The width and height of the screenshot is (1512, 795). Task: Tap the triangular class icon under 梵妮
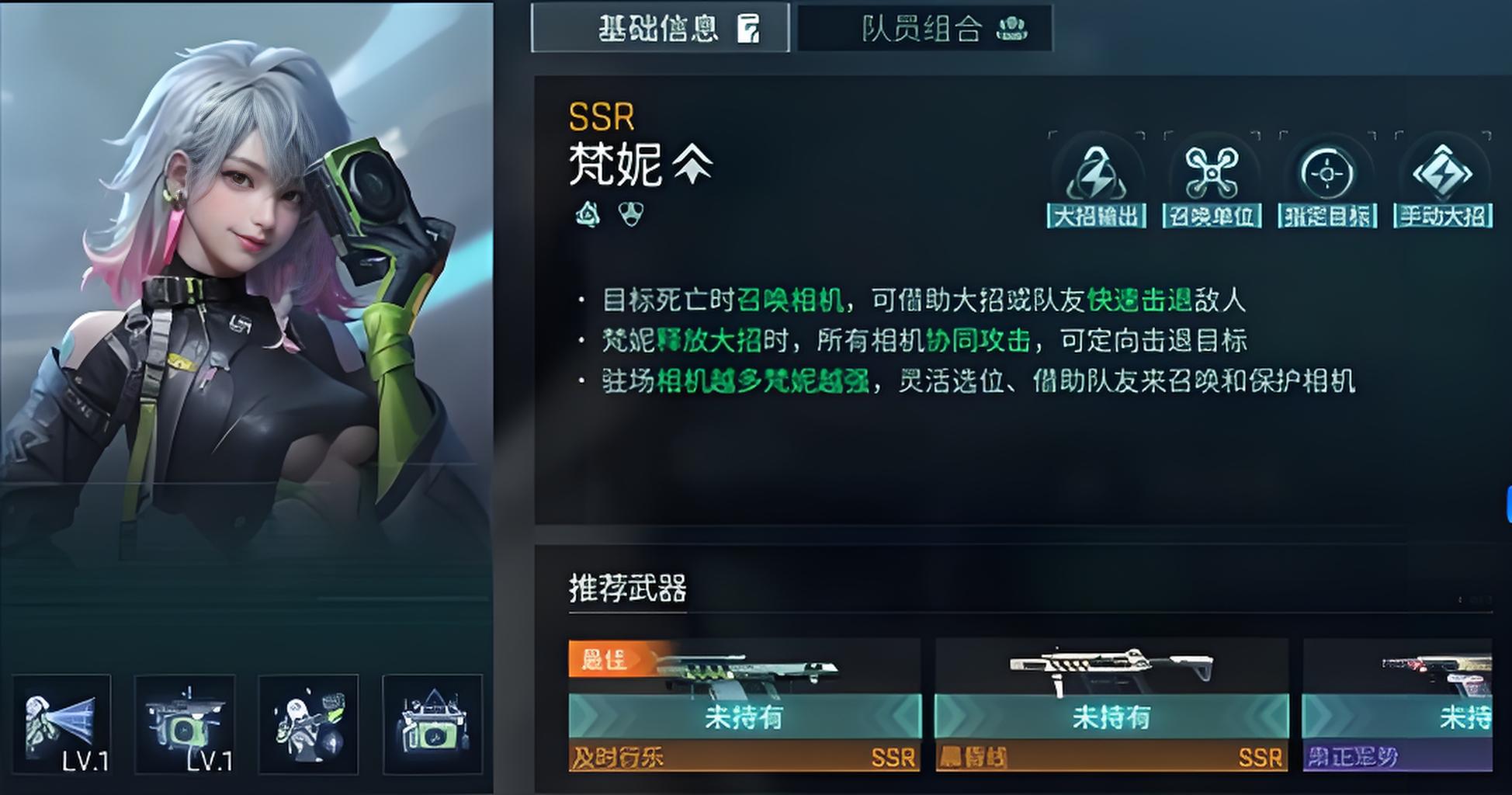pyautogui.click(x=588, y=214)
